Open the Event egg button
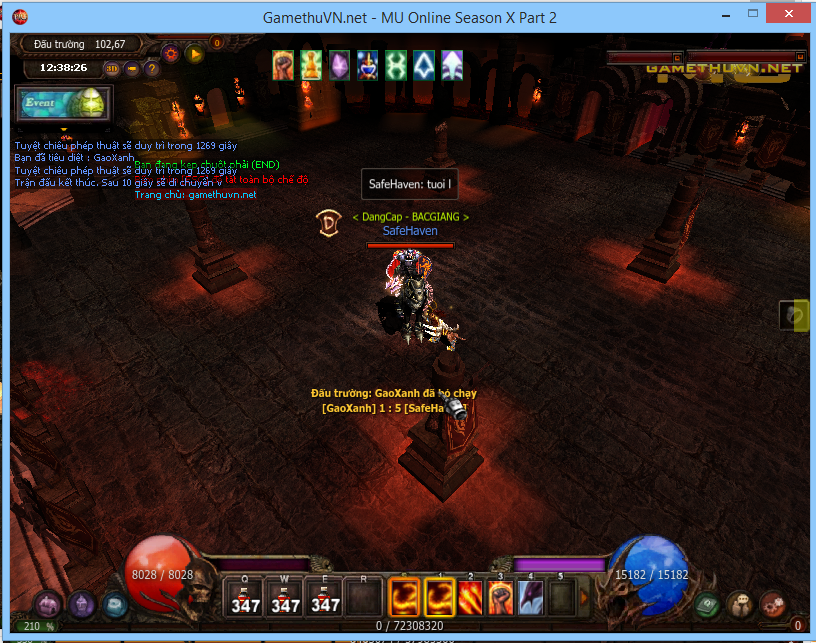This screenshot has width=819, height=643. pos(64,103)
